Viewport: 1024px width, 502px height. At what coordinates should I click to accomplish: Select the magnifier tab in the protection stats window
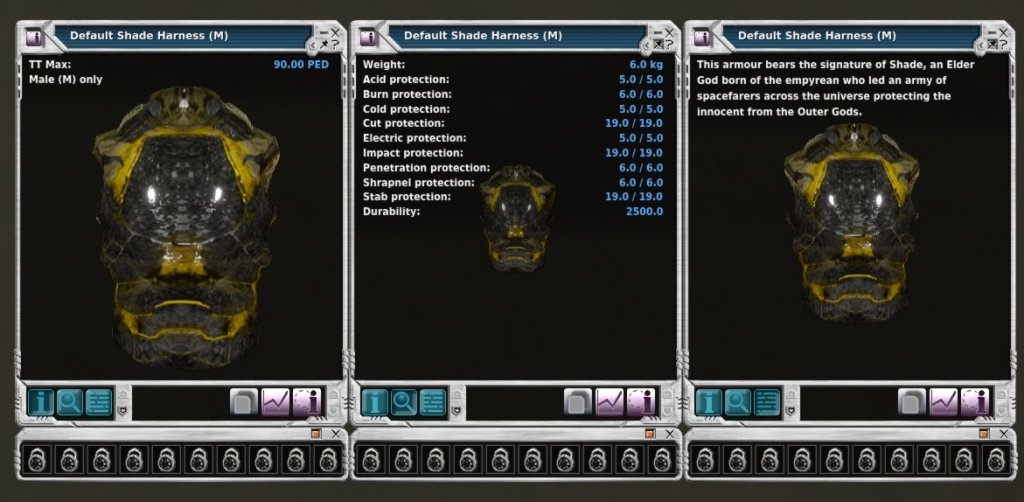[404, 402]
